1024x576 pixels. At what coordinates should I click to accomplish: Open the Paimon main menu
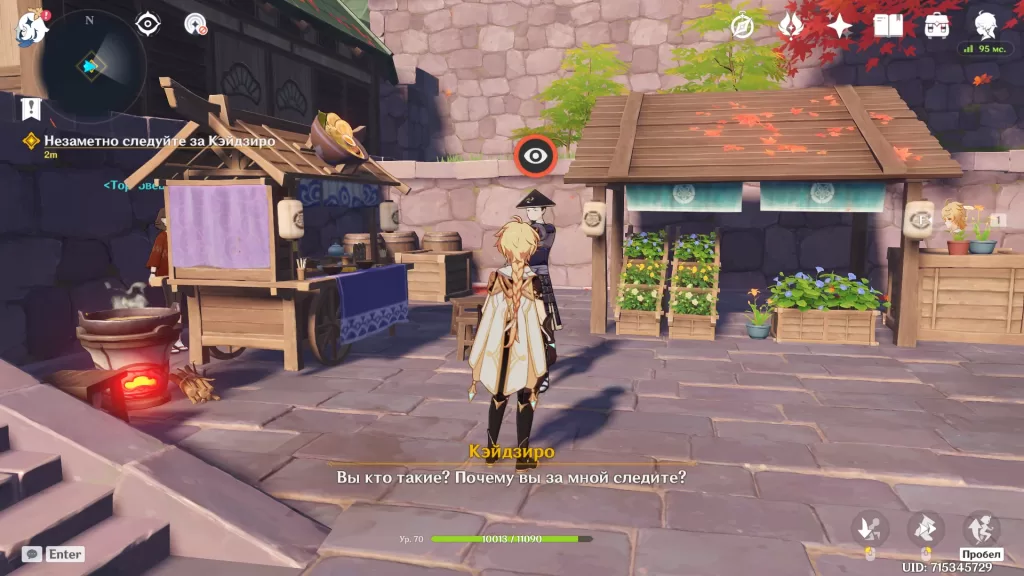click(32, 26)
